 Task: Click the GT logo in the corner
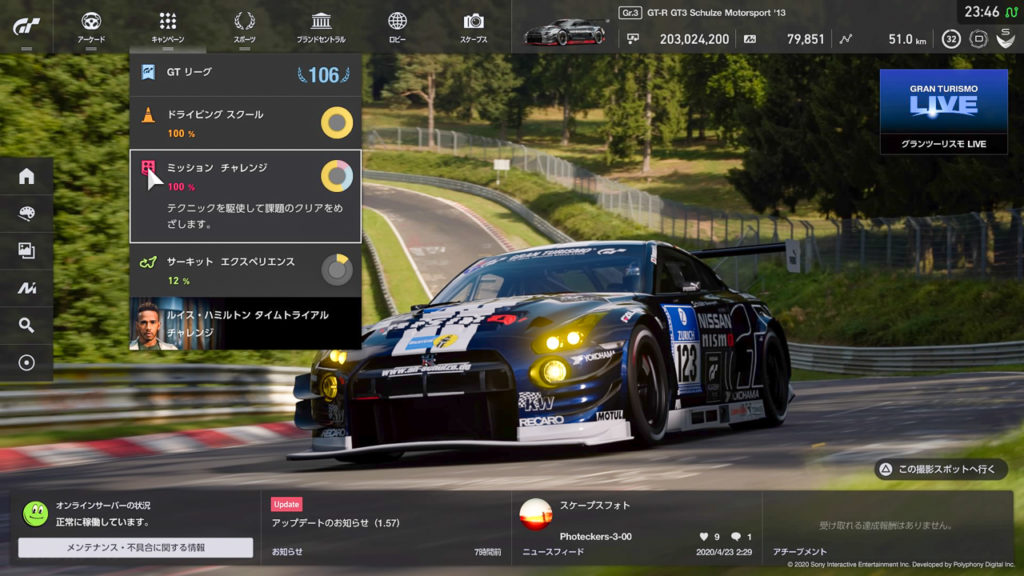[x=27, y=26]
